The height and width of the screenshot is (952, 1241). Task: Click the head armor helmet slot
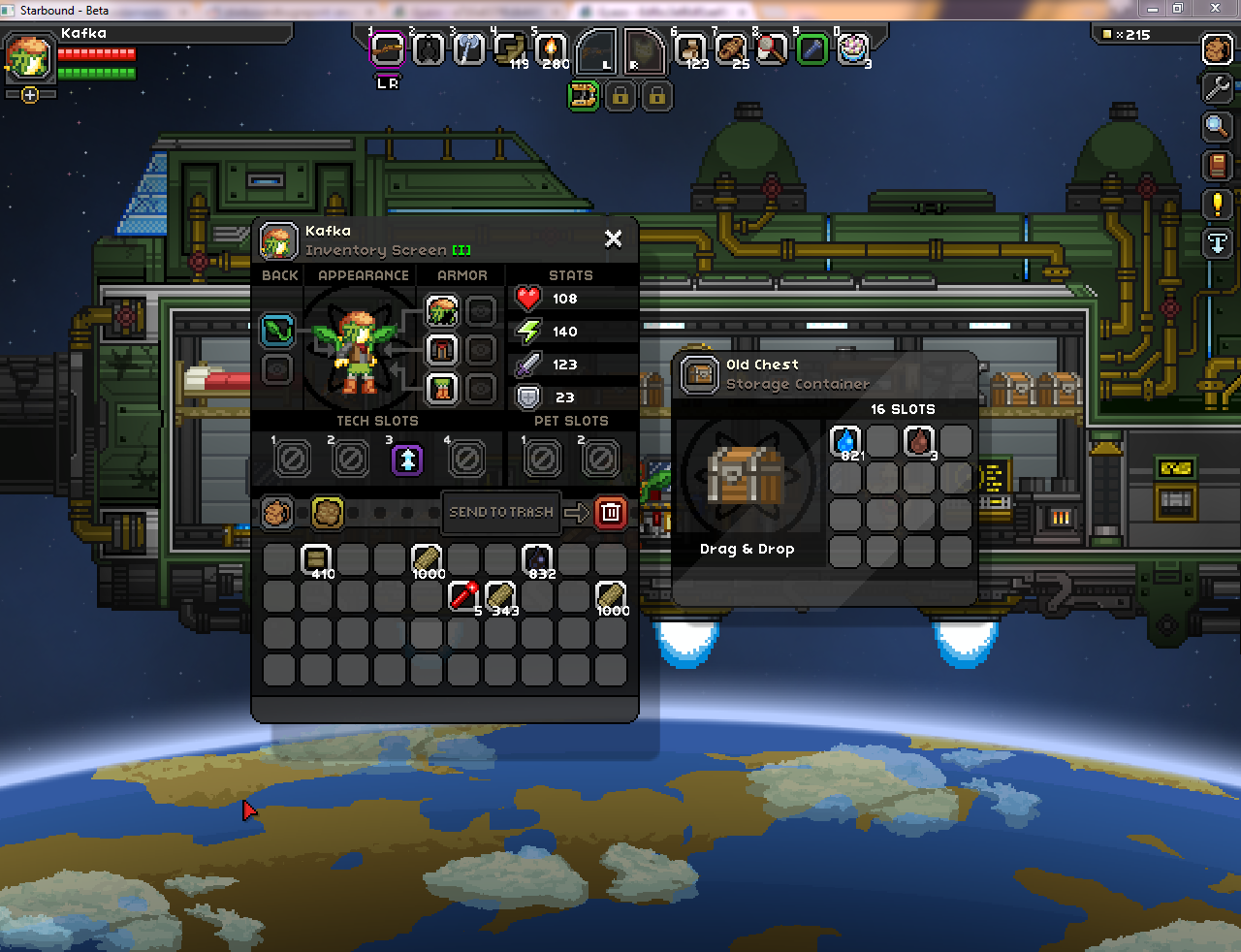pyautogui.click(x=442, y=312)
